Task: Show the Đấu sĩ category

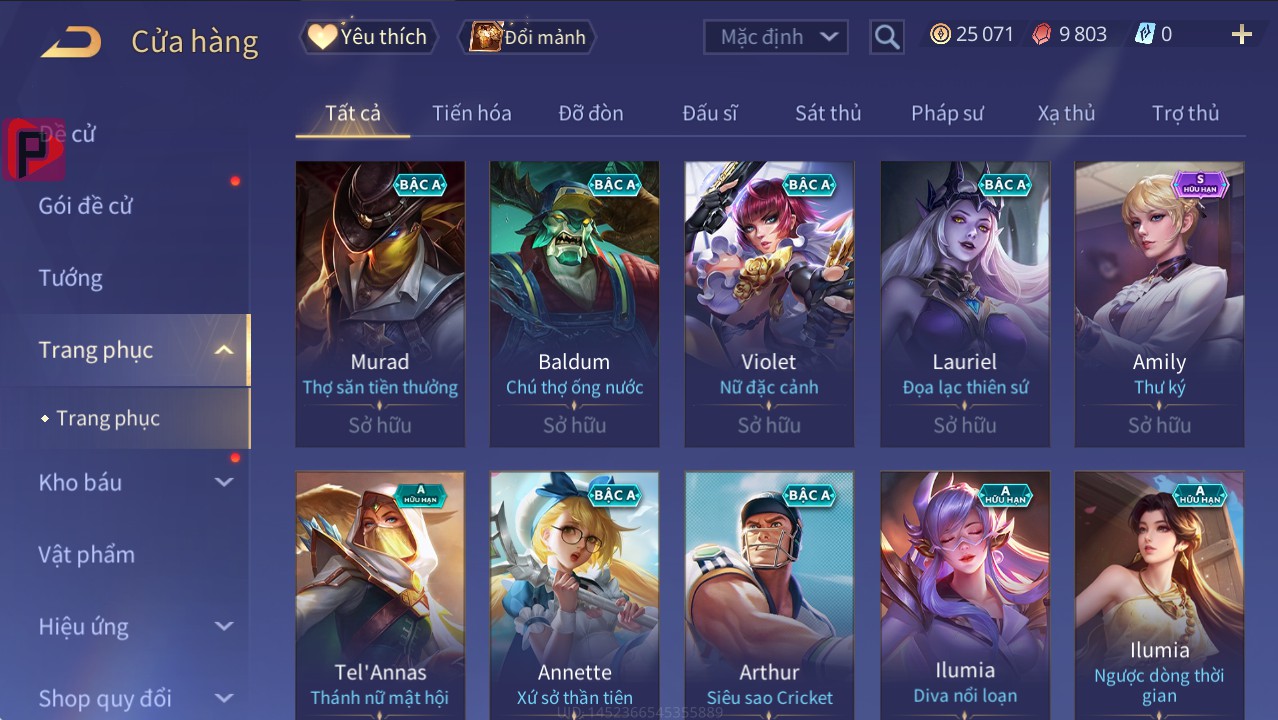Action: (x=709, y=113)
